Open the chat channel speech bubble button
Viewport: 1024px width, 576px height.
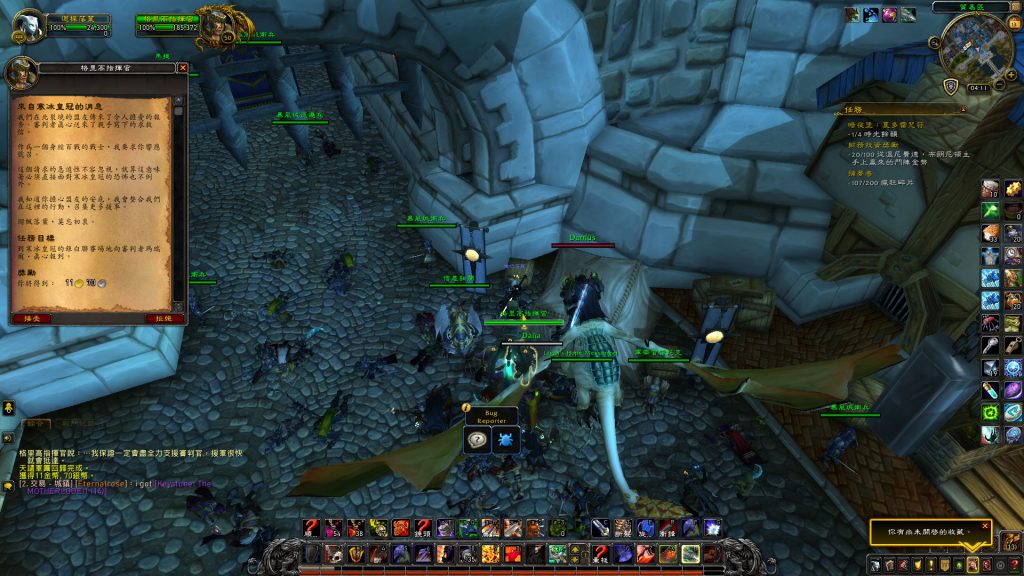click(x=8, y=485)
